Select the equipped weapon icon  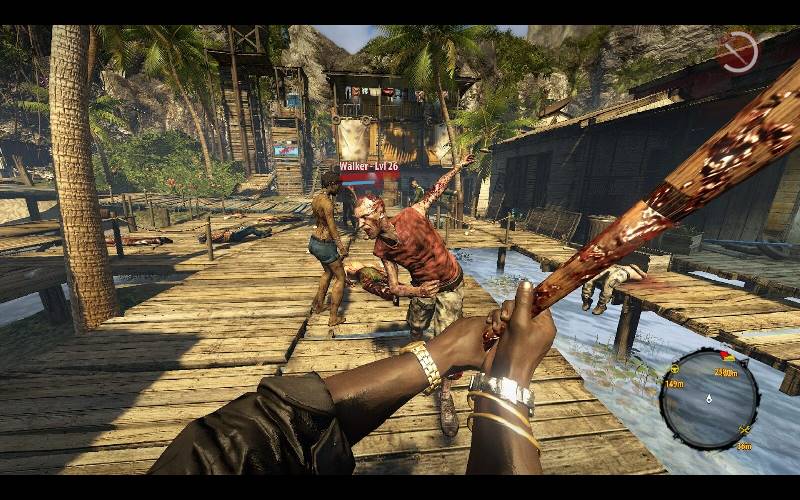(x=737, y=52)
